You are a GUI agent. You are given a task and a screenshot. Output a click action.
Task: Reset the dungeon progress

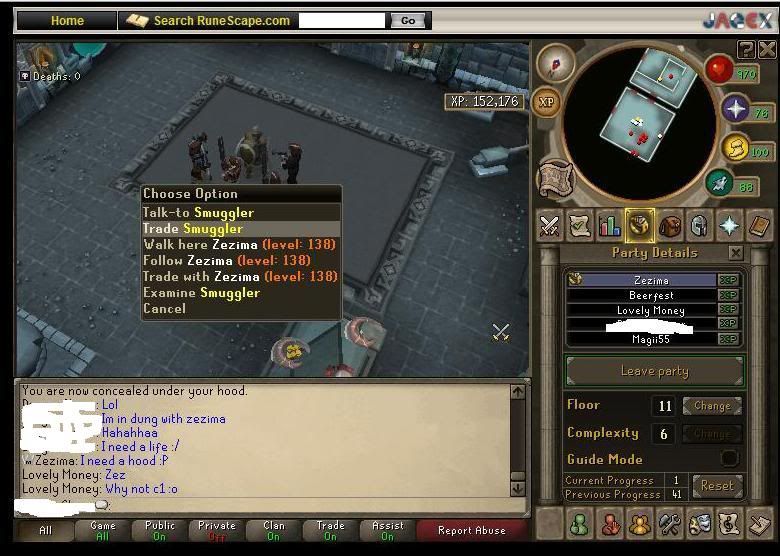716,486
